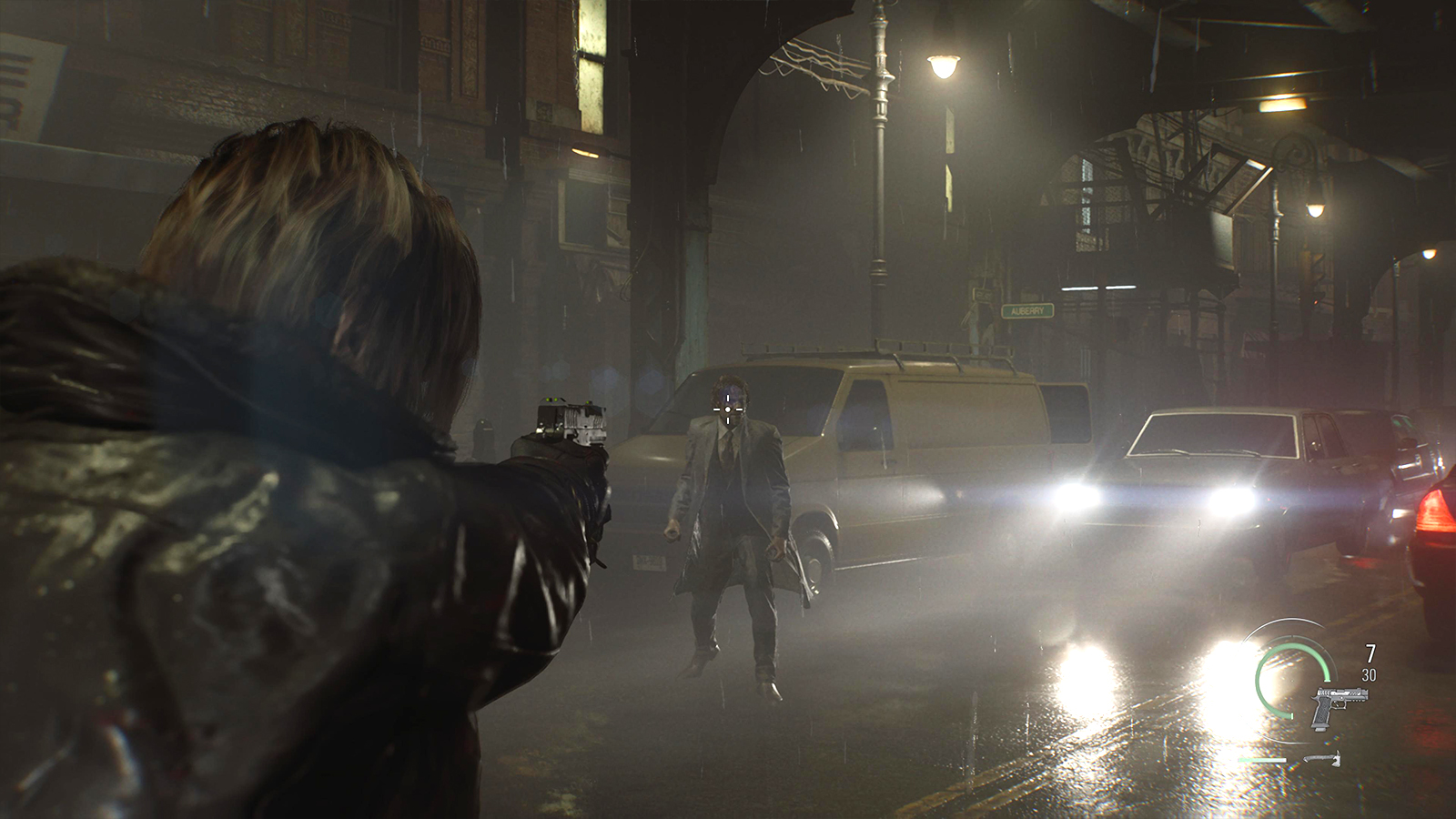Click the ammo count showing 7

click(1370, 652)
